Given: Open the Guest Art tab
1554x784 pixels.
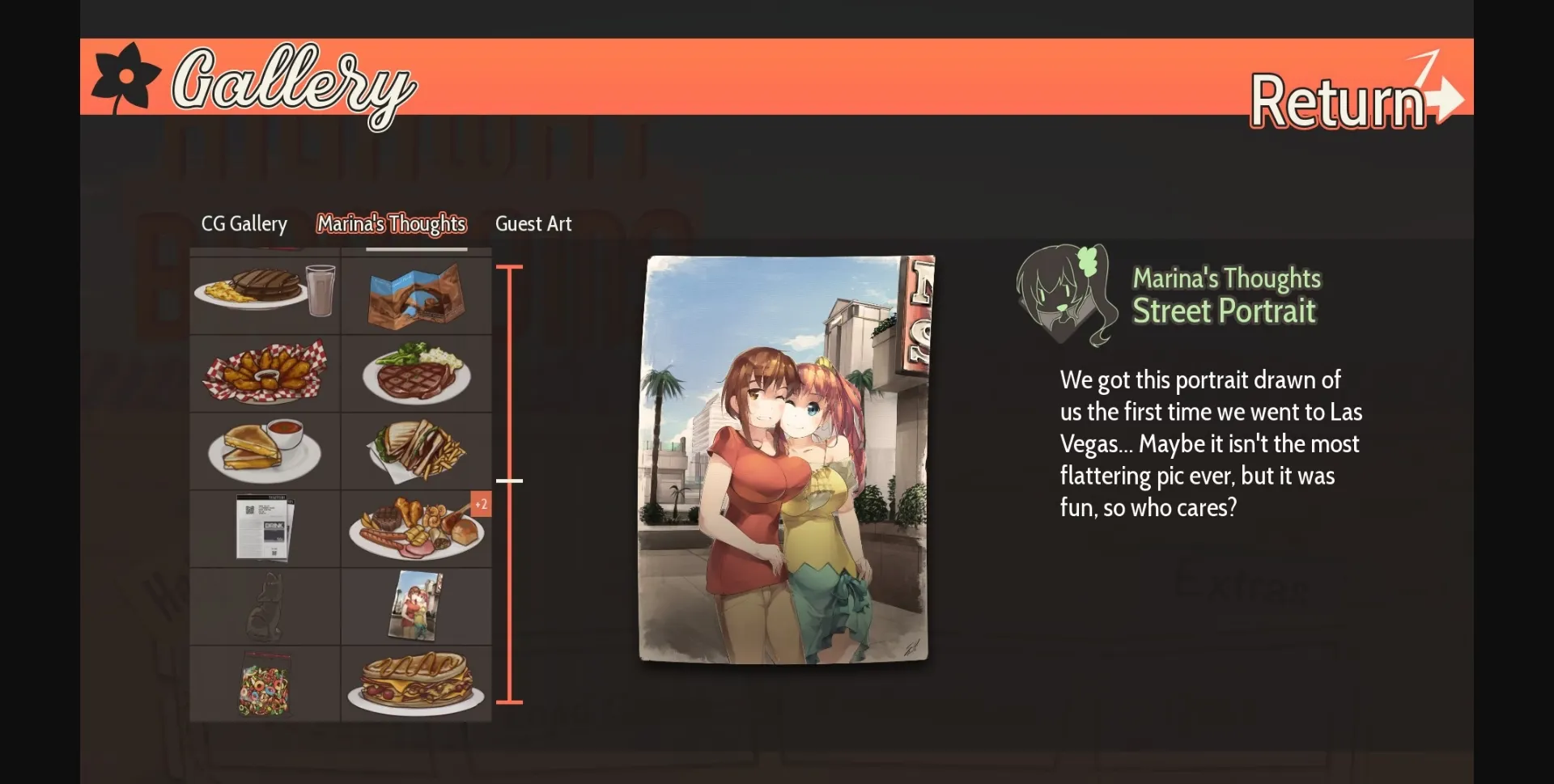Looking at the screenshot, I should [533, 224].
